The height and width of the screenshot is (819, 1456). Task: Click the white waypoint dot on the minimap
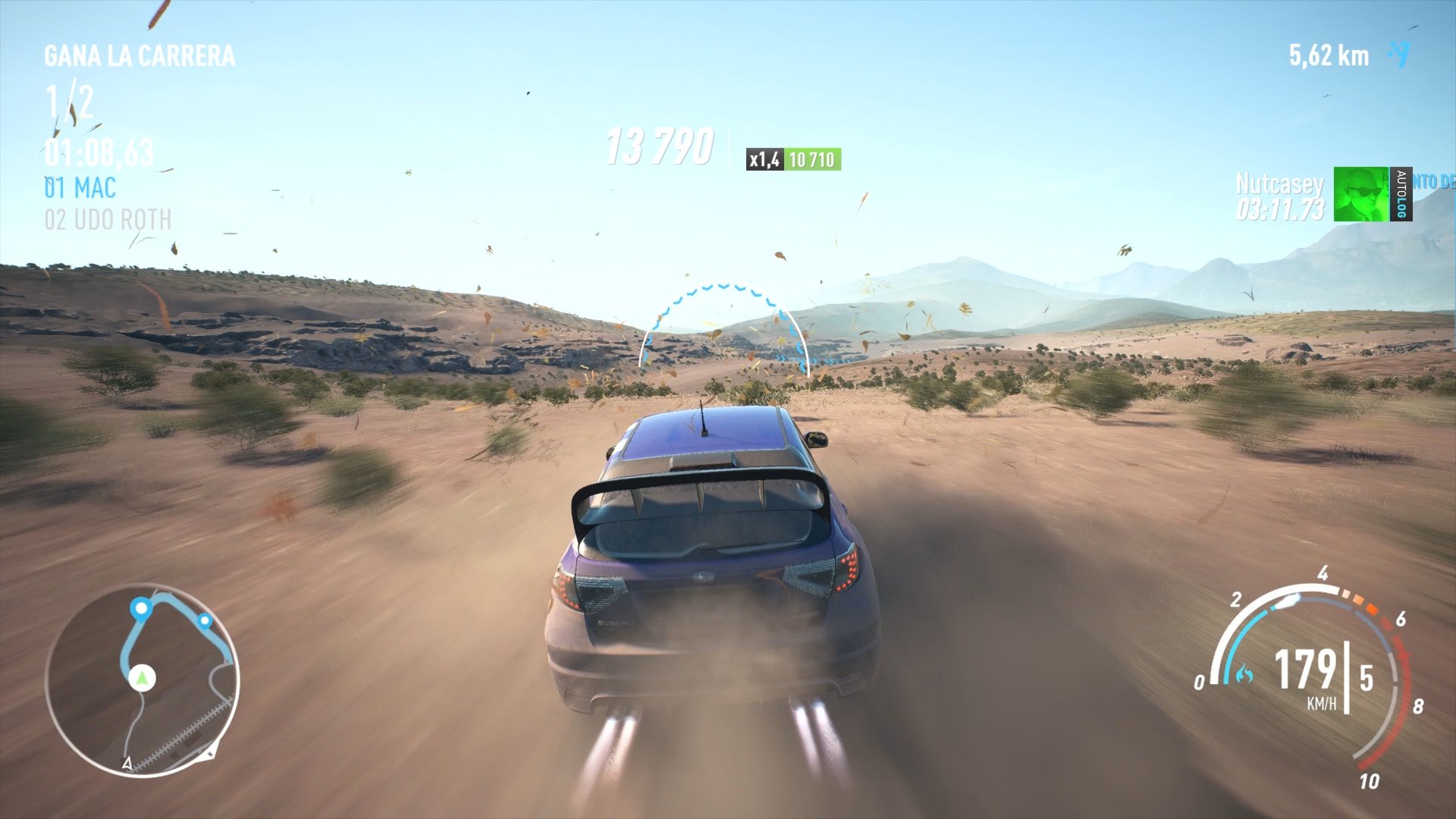click(x=141, y=609)
